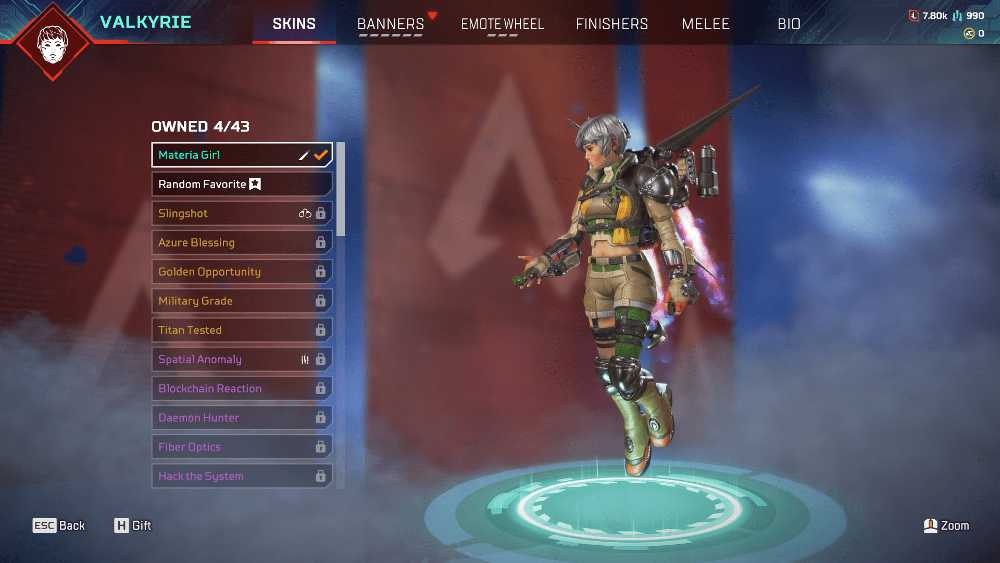Open the Gift option

(132, 525)
